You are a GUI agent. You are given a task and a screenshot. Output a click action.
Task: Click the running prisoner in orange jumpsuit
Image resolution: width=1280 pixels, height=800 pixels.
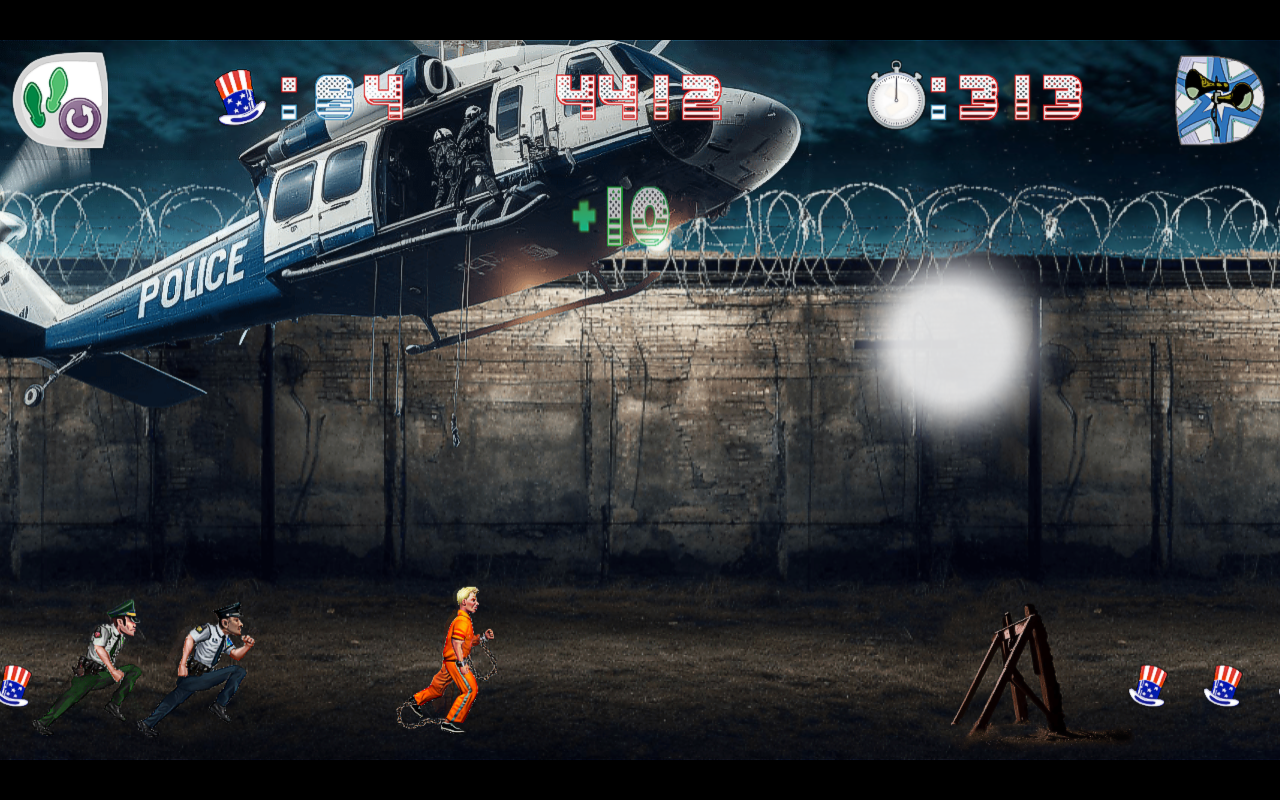click(460, 665)
